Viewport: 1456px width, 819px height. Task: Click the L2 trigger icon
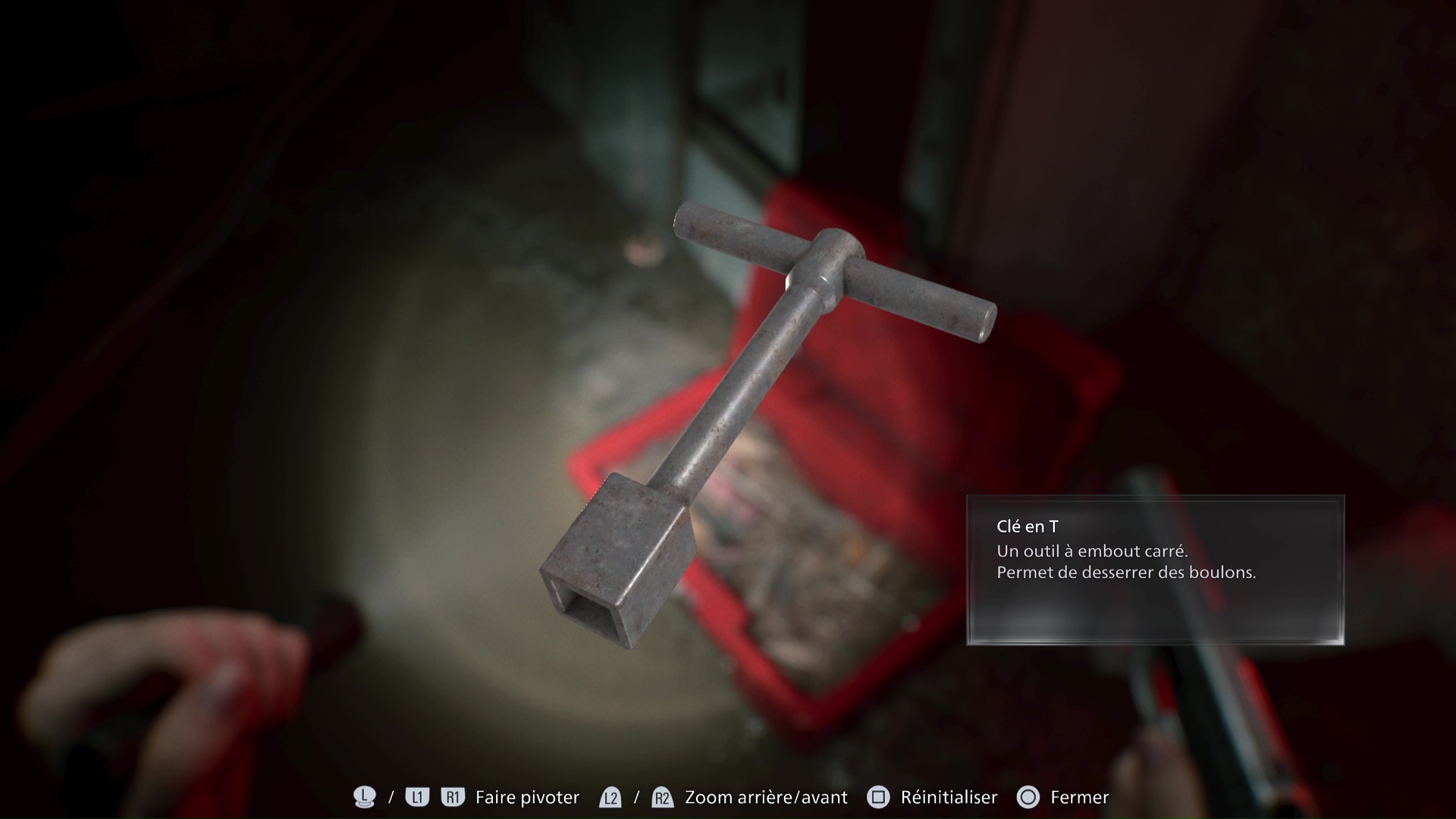coord(610,797)
